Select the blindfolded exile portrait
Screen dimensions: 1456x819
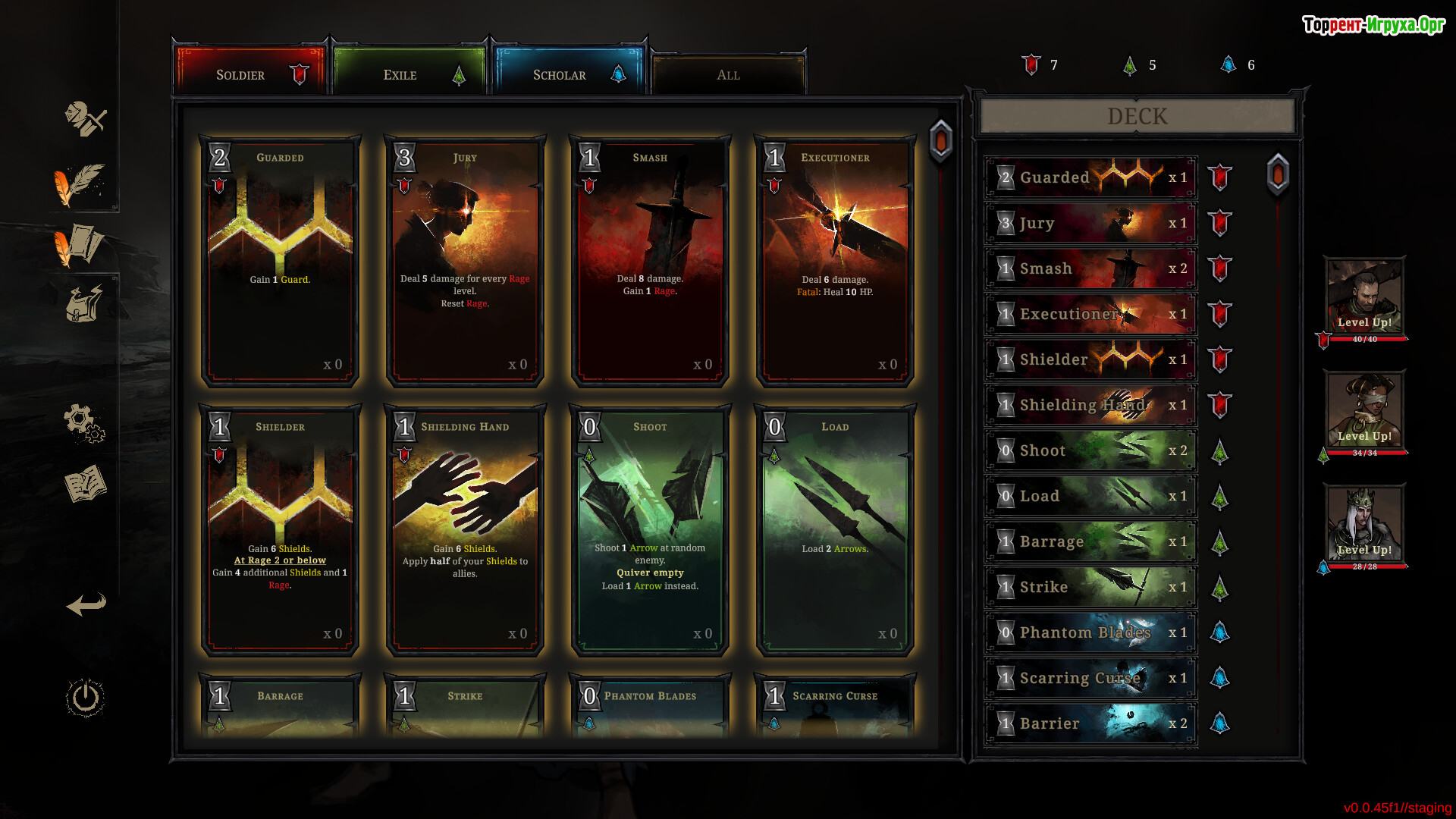tap(1364, 409)
